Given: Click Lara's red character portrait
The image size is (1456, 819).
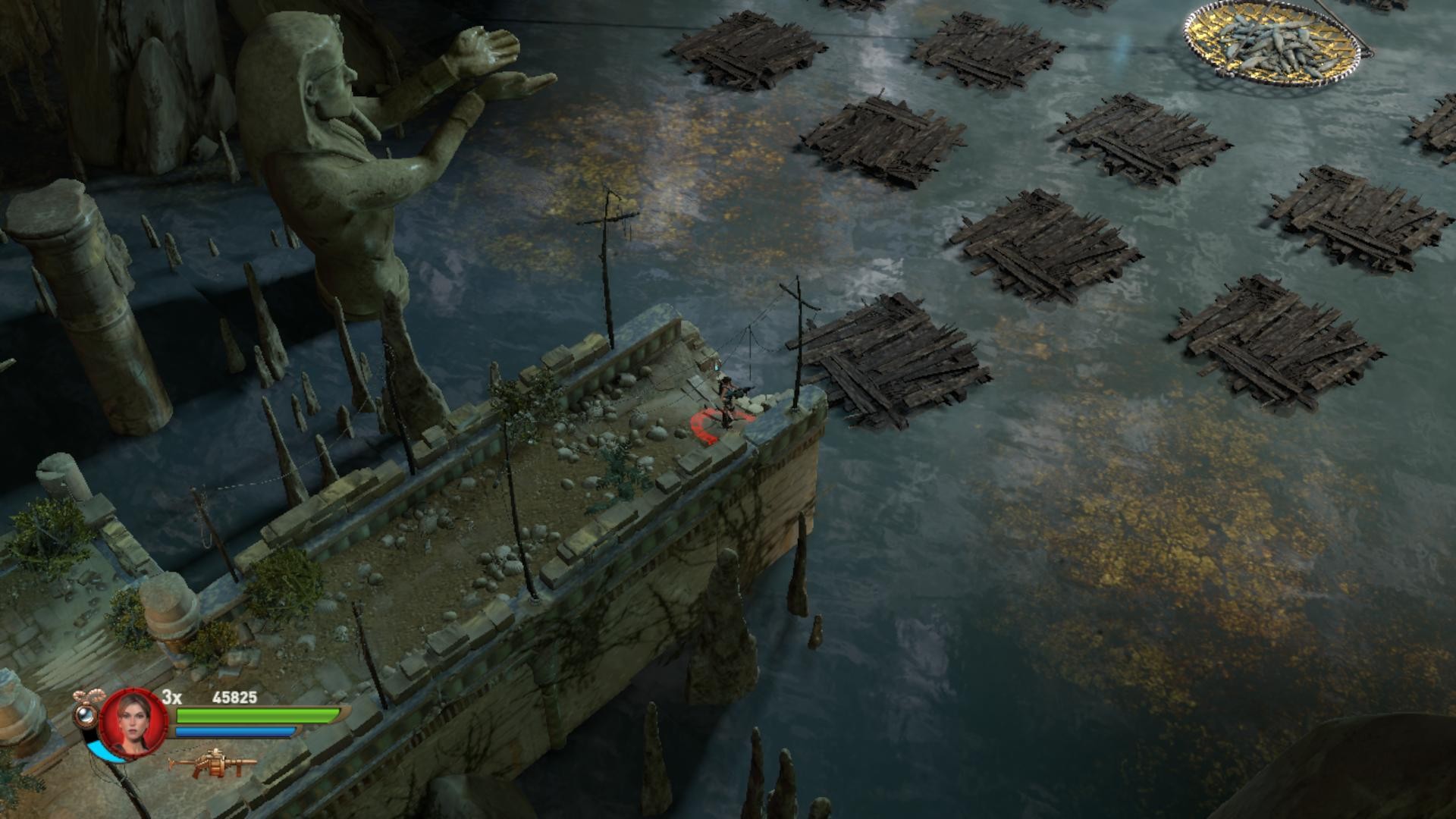Looking at the screenshot, I should (133, 721).
